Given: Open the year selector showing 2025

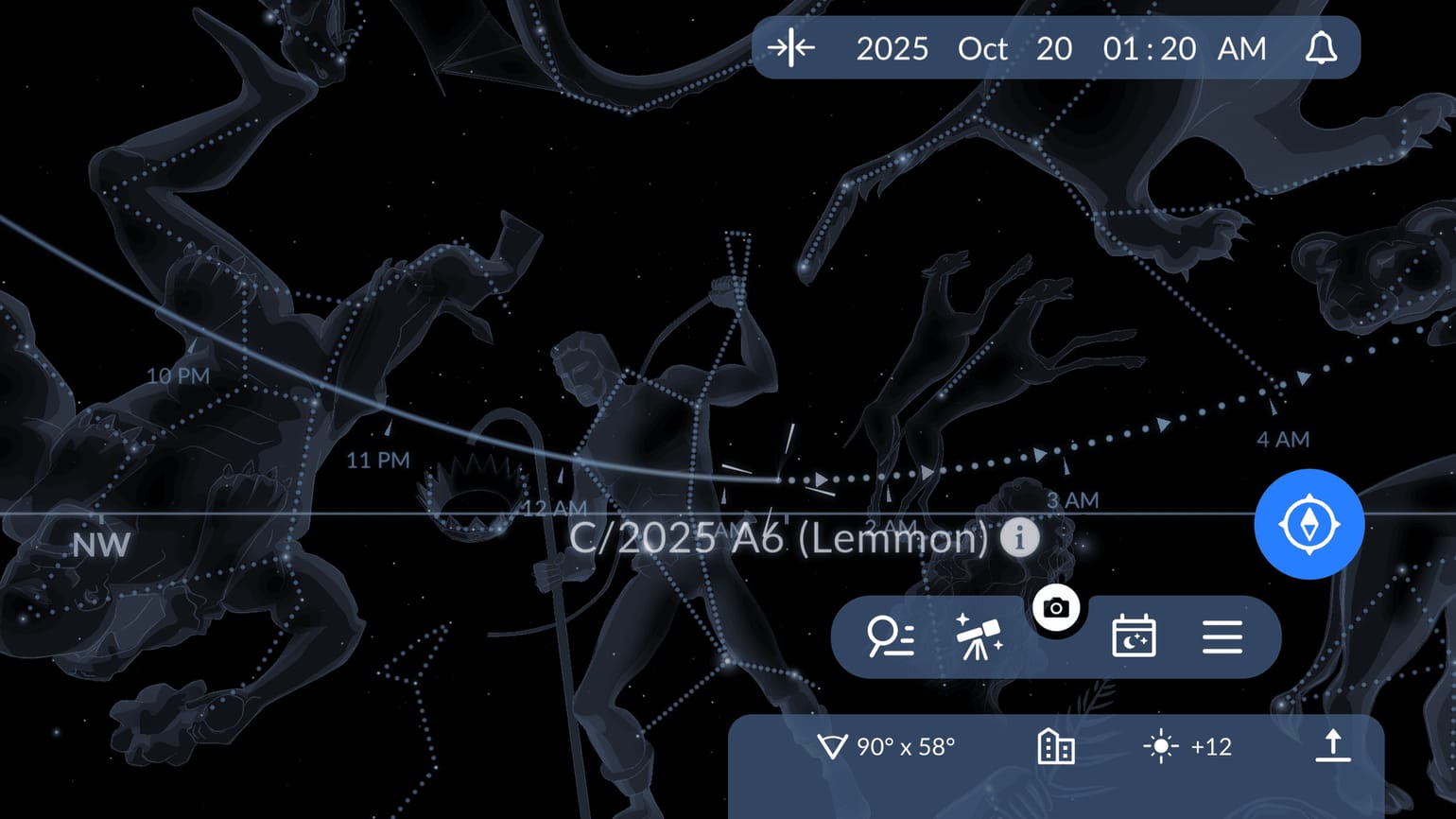Looking at the screenshot, I should (893, 48).
